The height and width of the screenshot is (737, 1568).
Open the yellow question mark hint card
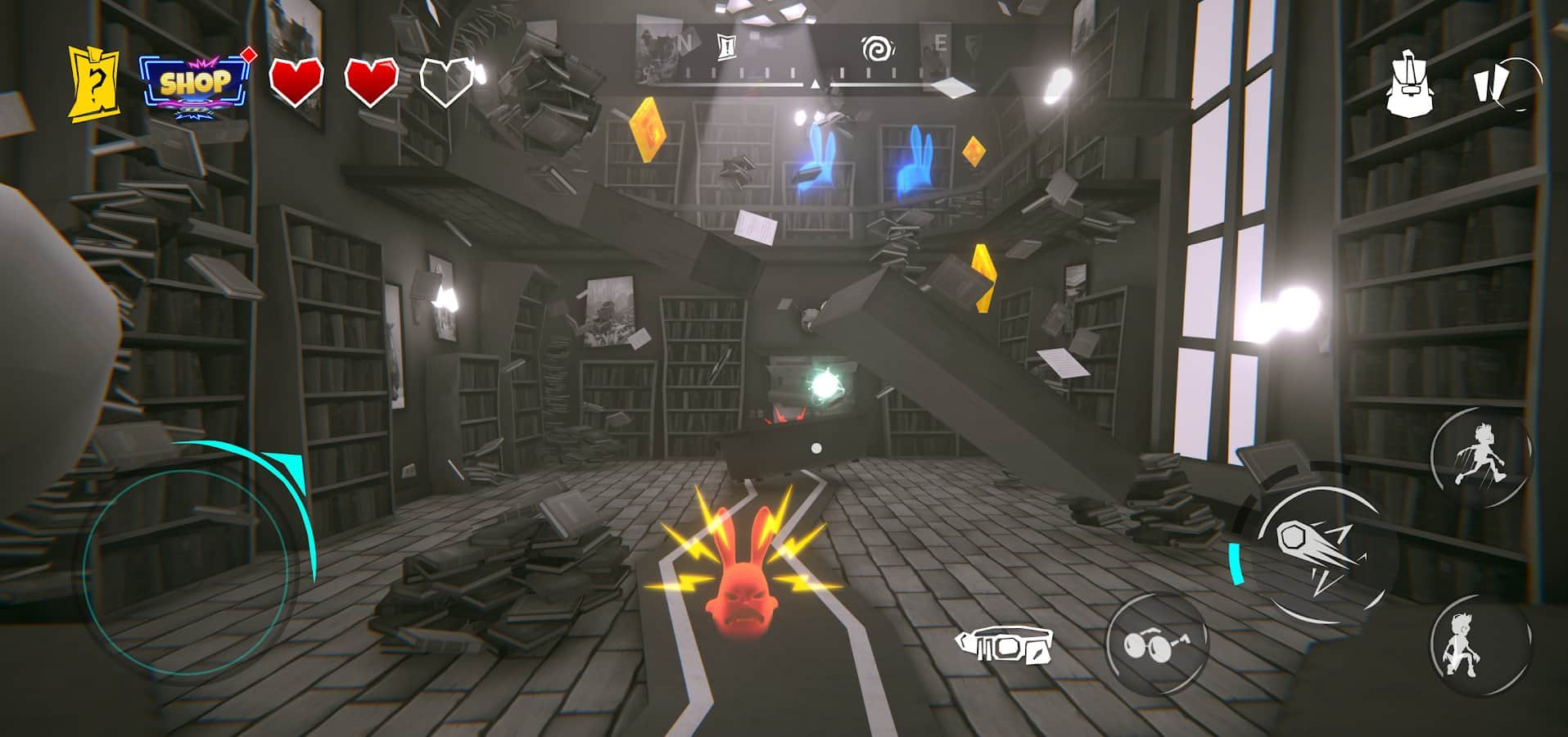pyautogui.click(x=94, y=84)
